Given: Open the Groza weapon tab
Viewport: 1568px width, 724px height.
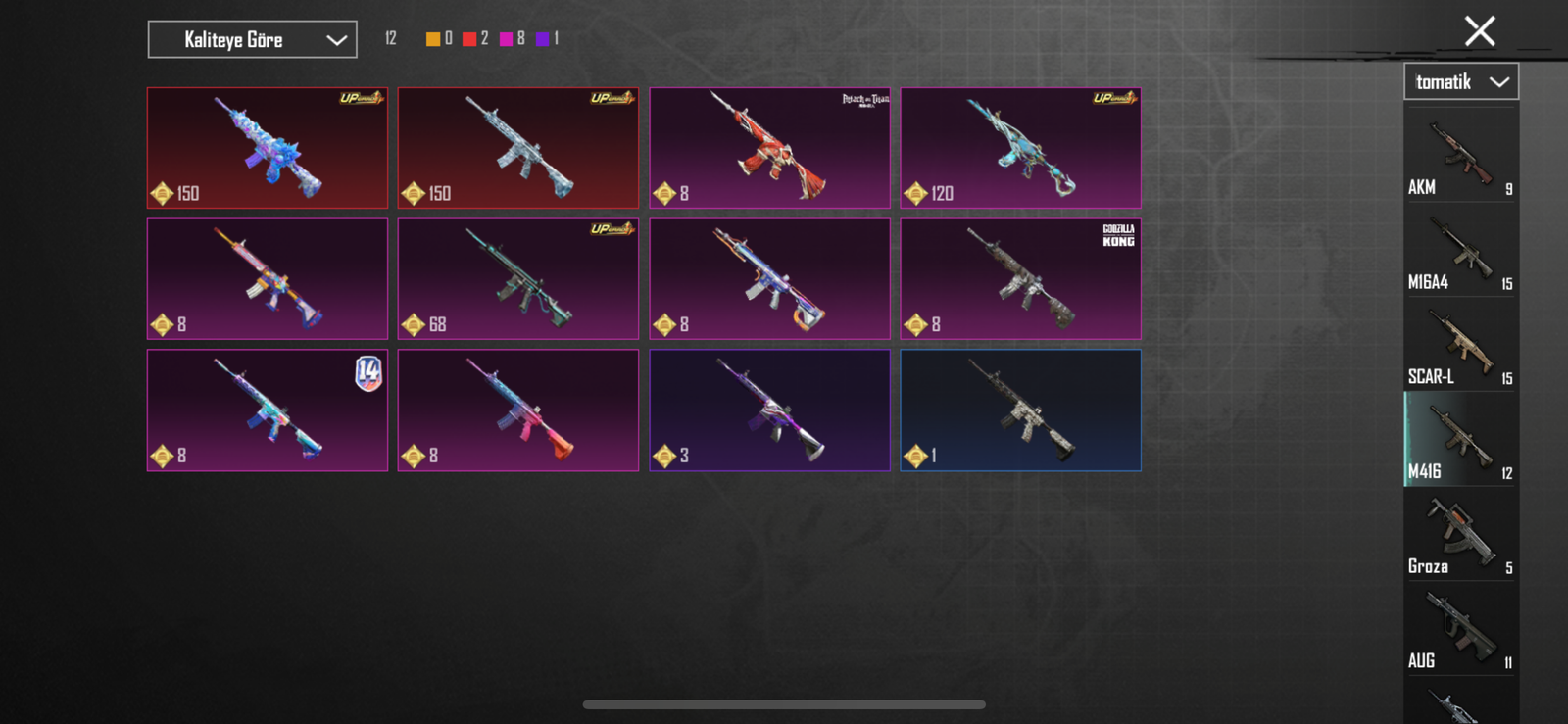Looking at the screenshot, I should (x=1460, y=535).
